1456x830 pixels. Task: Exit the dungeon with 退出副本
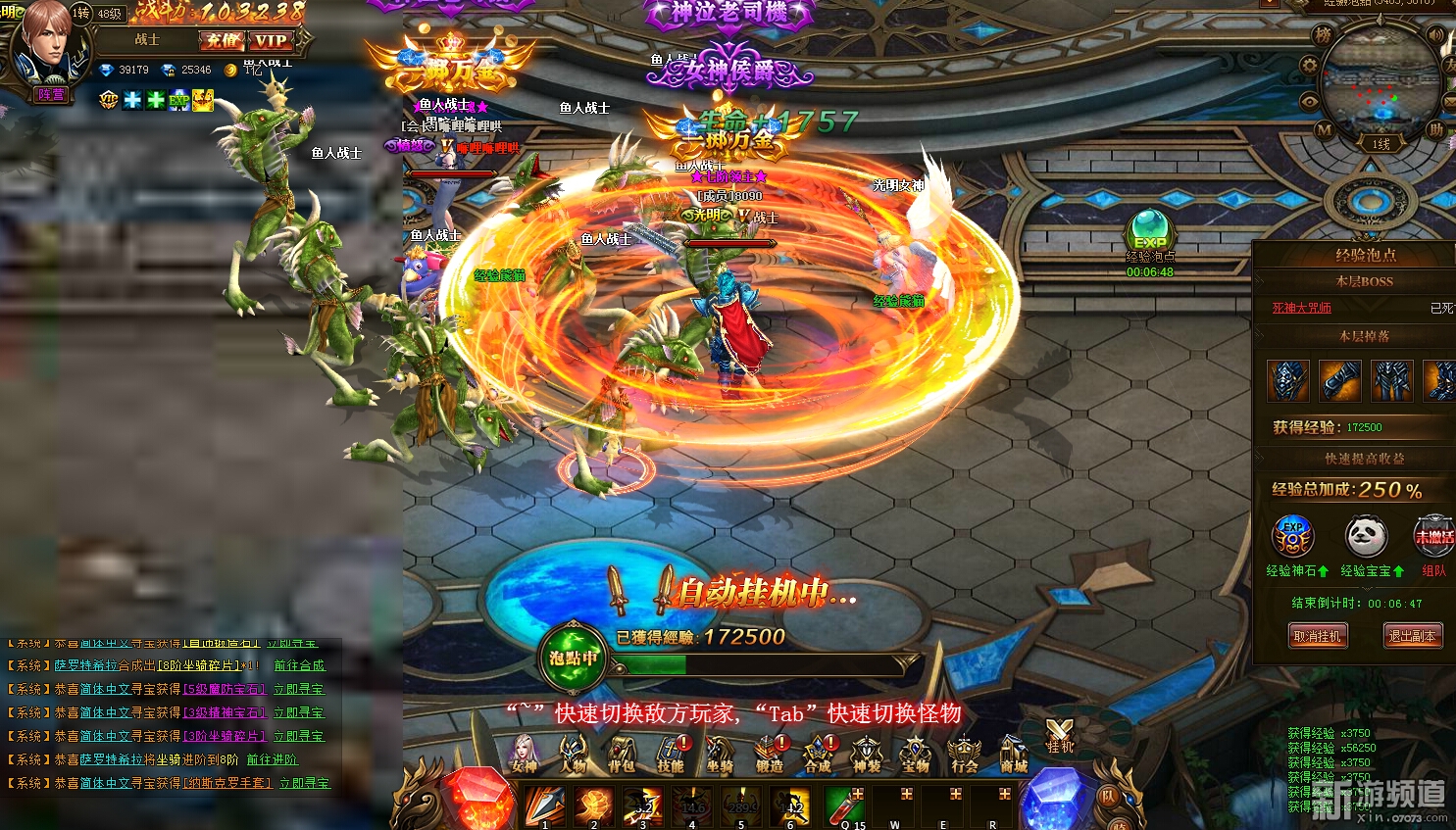1412,636
